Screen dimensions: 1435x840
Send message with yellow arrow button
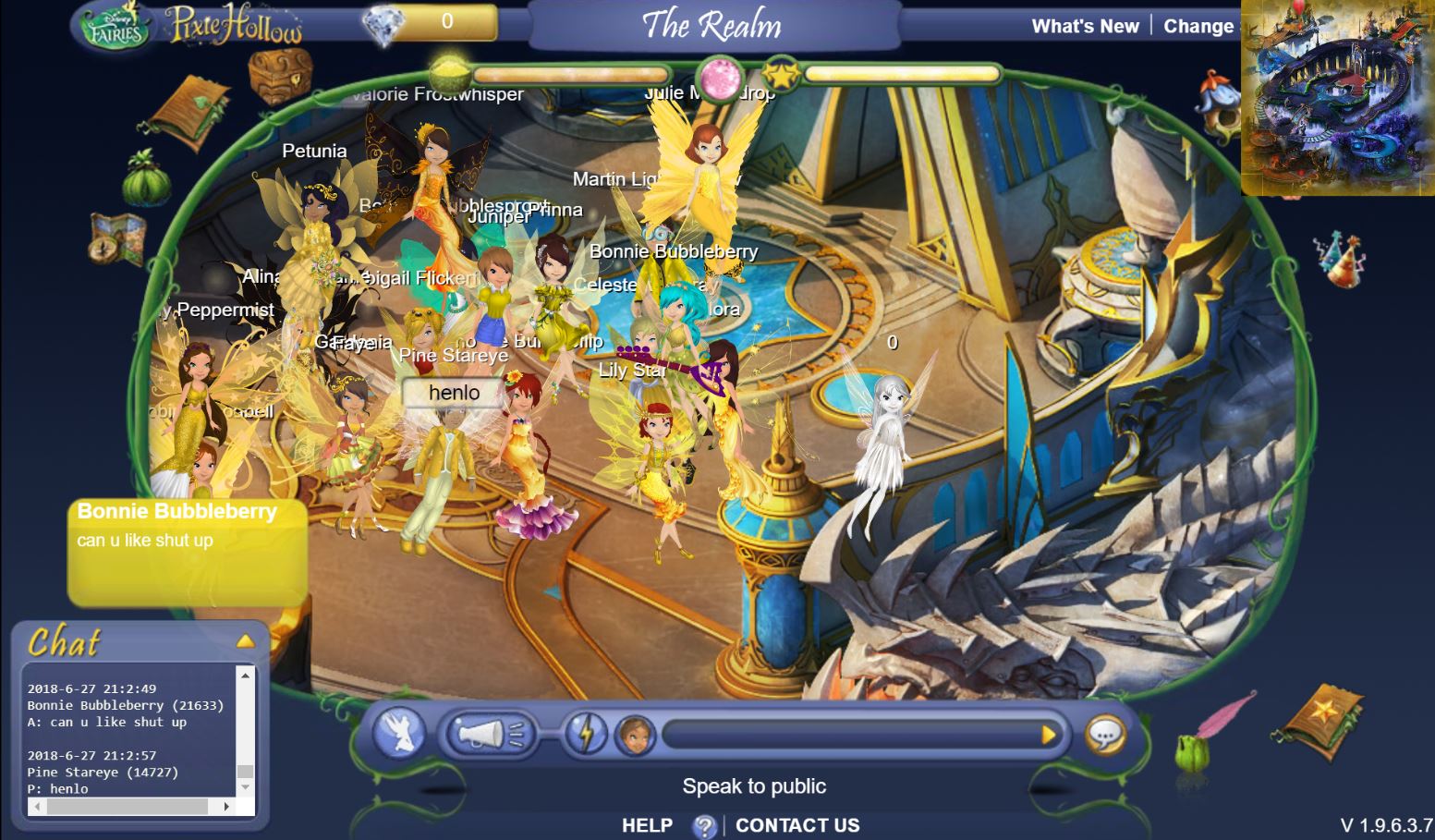pos(1048,735)
